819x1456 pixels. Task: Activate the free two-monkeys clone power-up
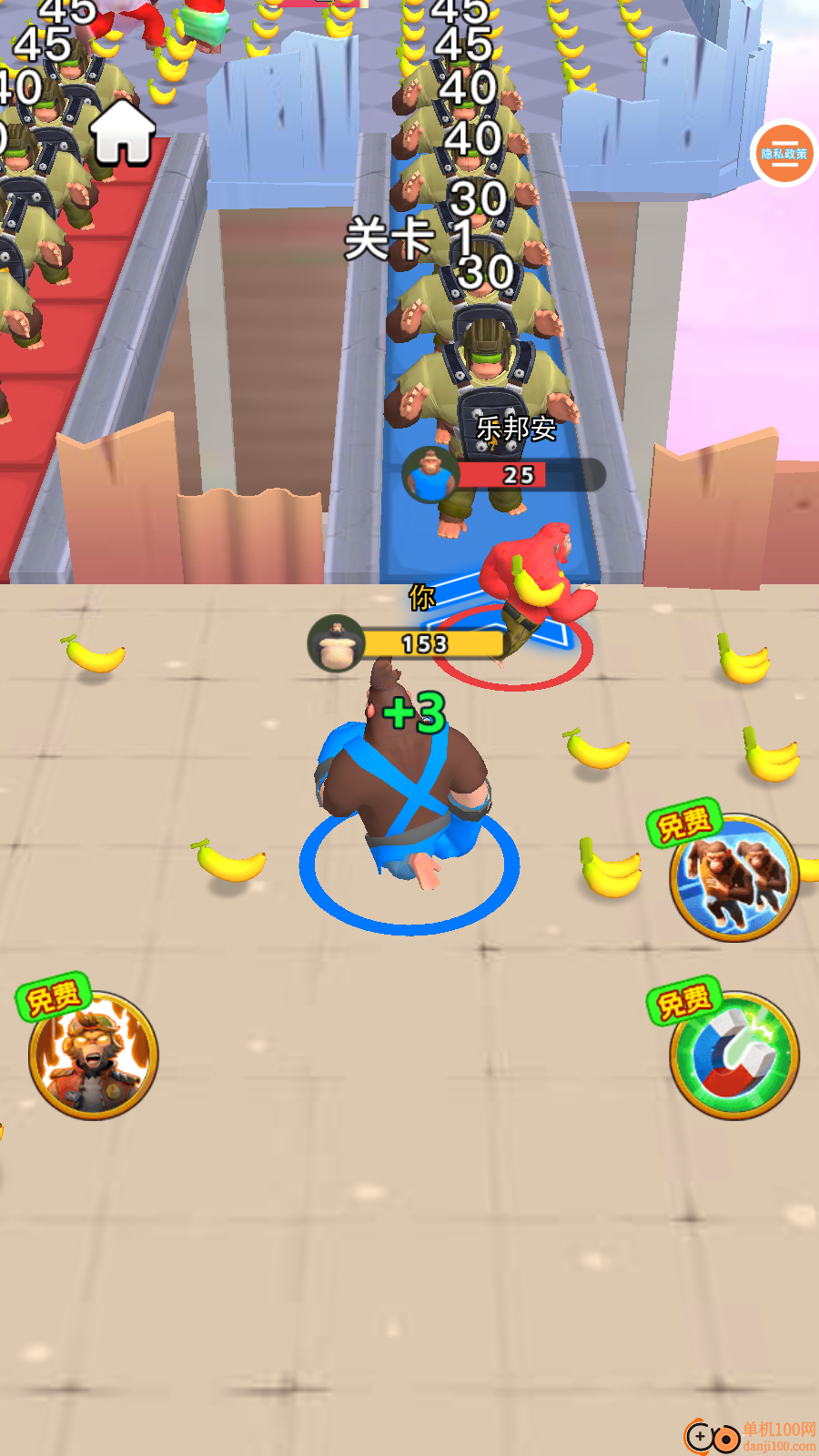point(733,876)
